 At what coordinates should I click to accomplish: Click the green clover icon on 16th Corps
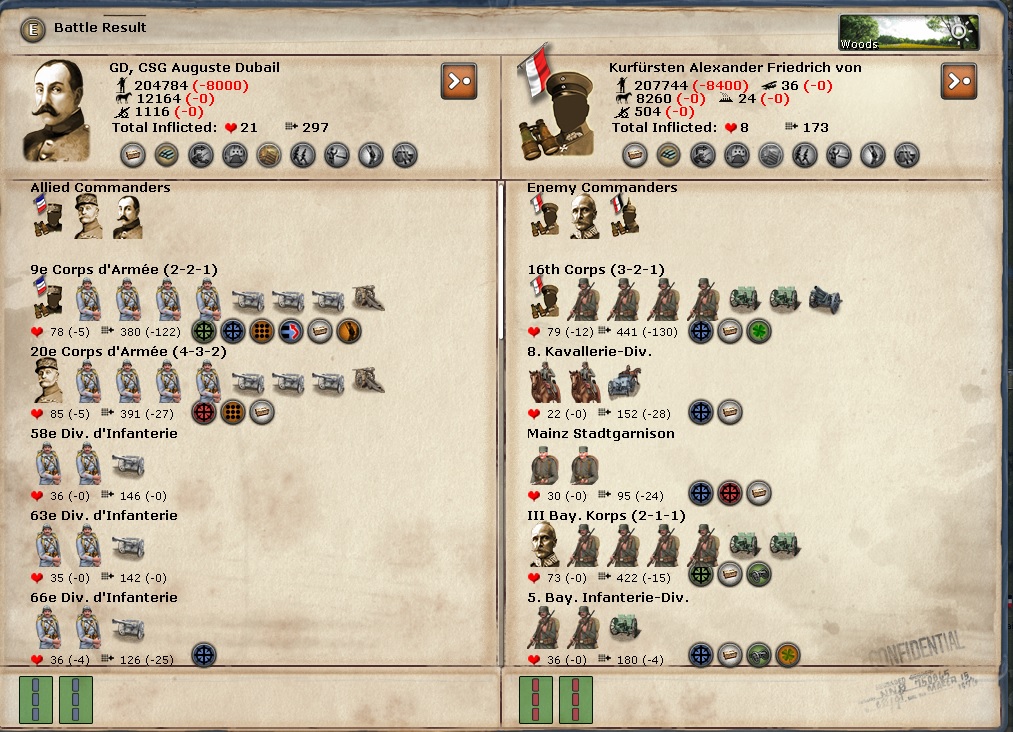[759, 331]
